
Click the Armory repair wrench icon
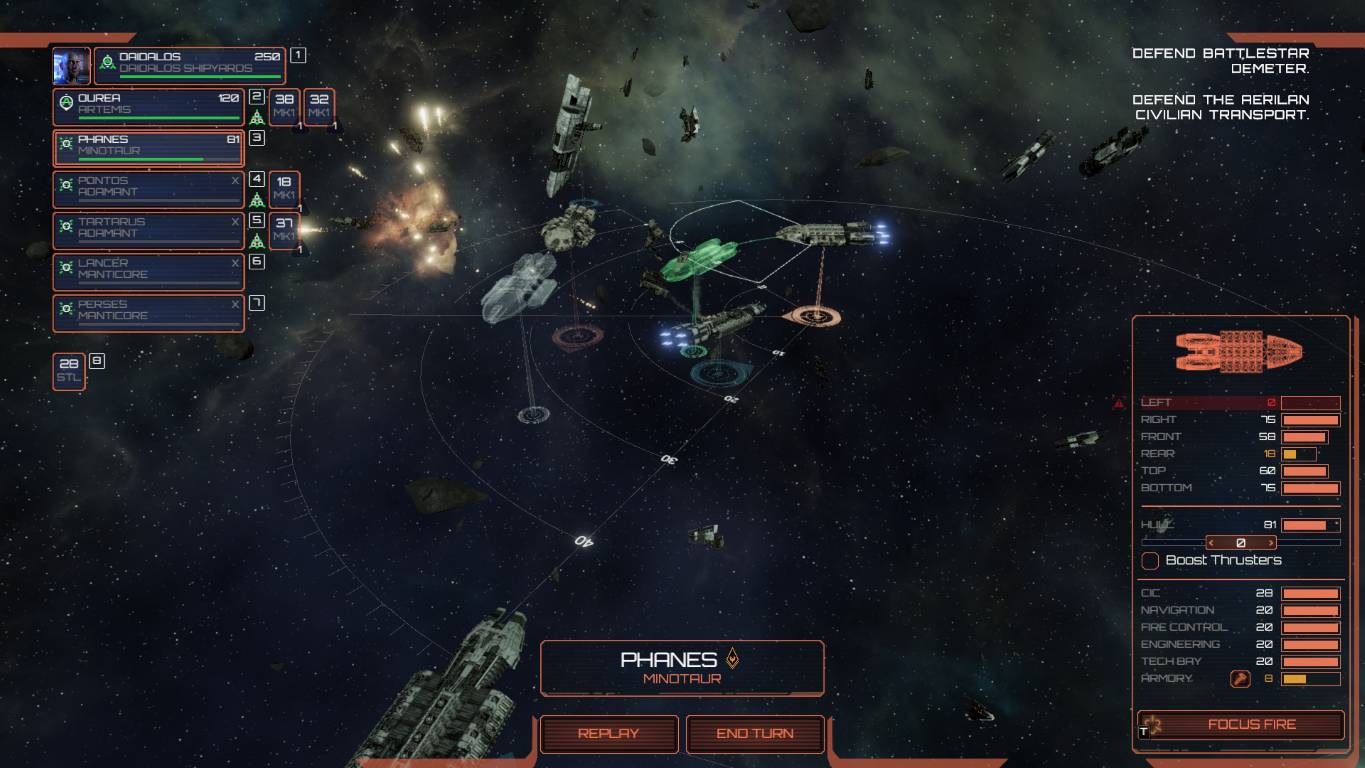point(1240,679)
